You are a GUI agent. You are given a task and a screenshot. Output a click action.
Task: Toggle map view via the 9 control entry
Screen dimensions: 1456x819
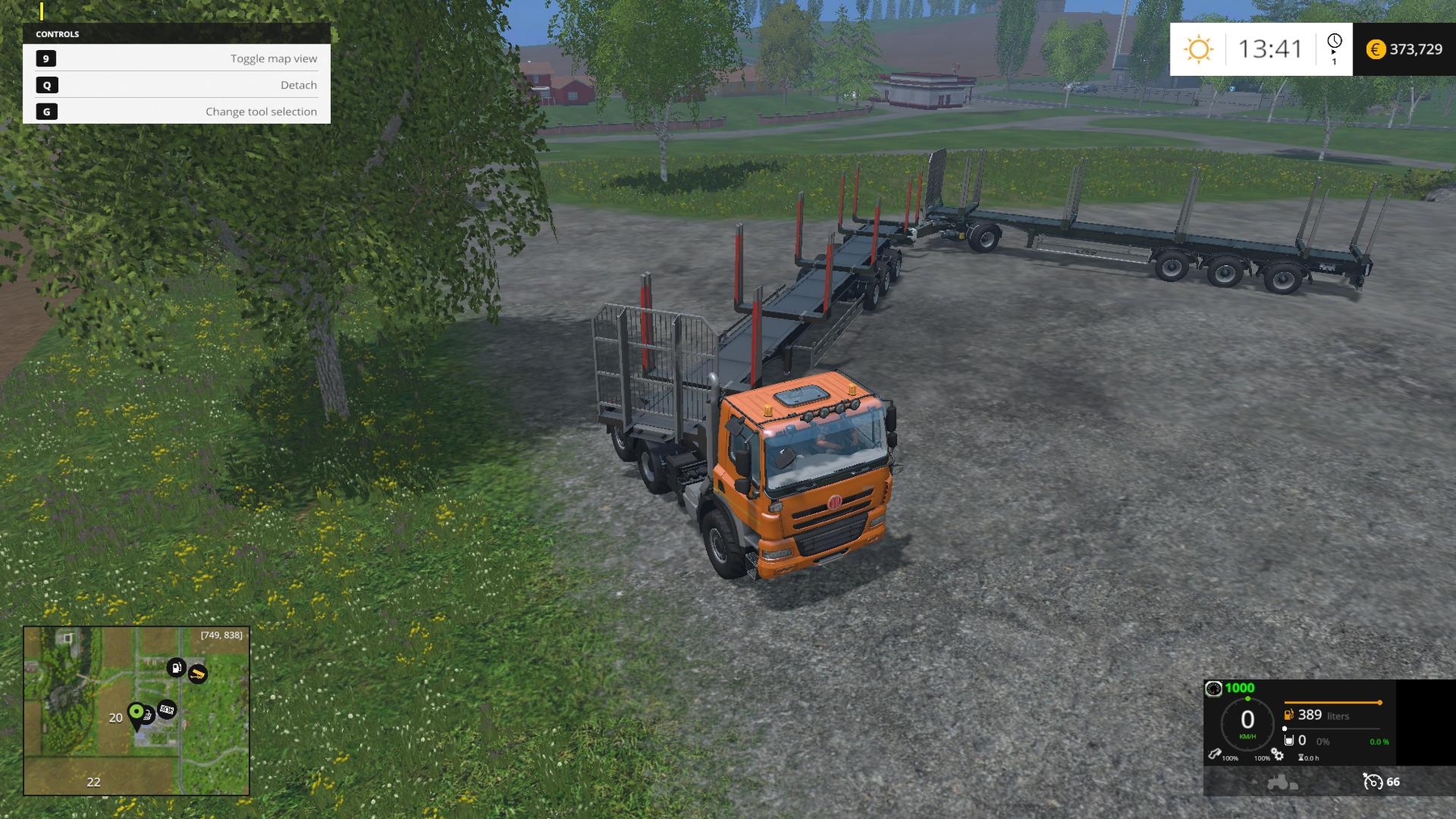pos(46,58)
